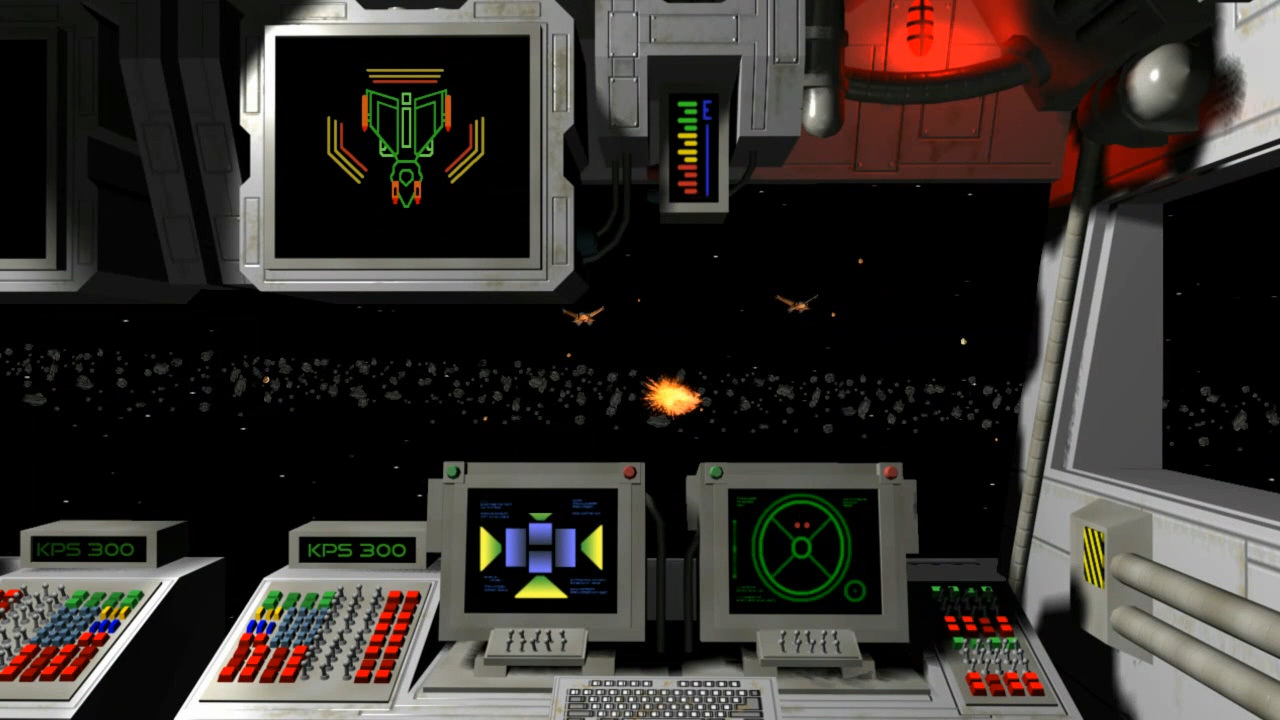Open the green ship damage schematic monitor

coord(403,145)
